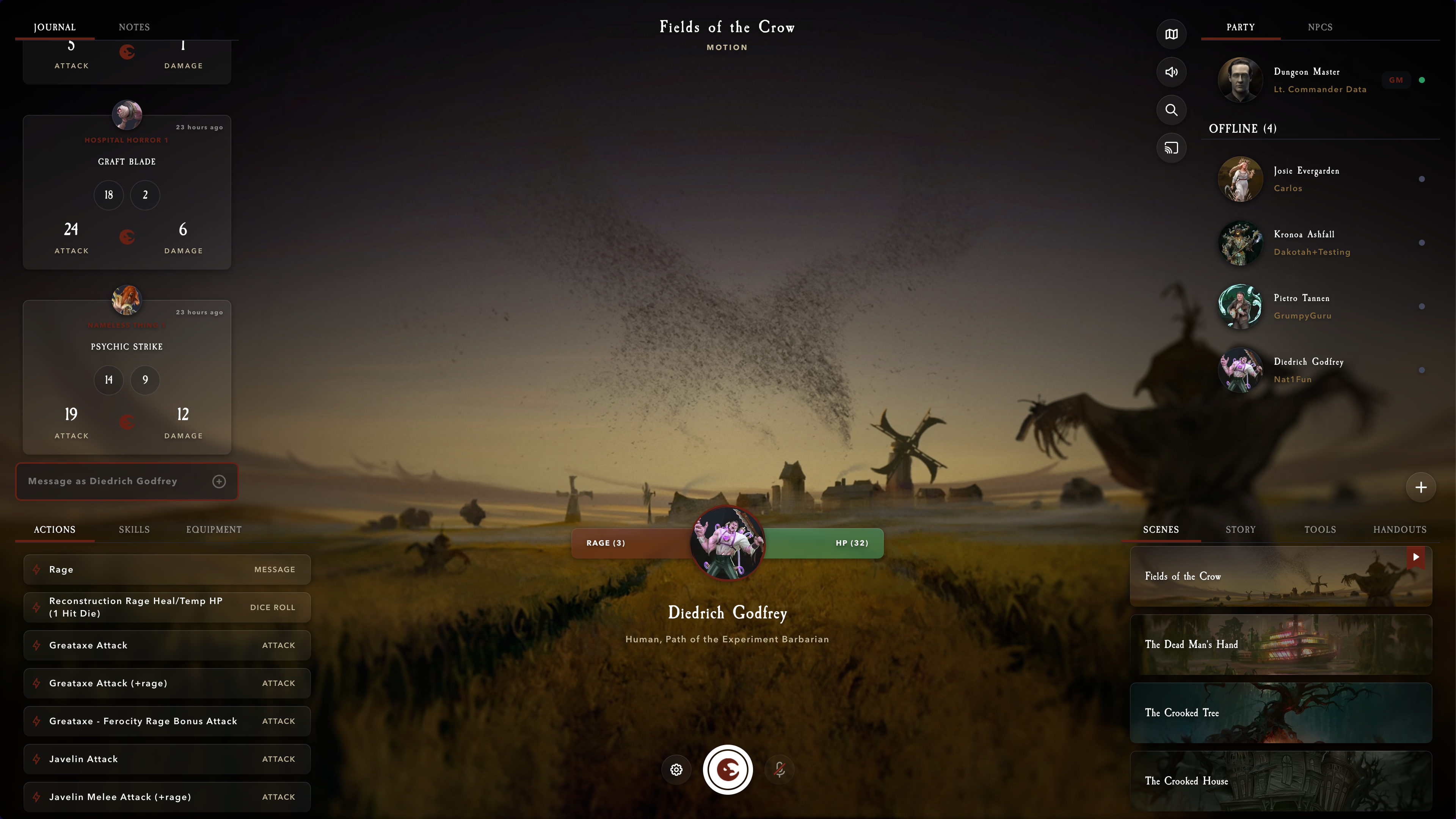The height and width of the screenshot is (819, 1456).
Task: Click the cast screen icon
Action: 1171,148
